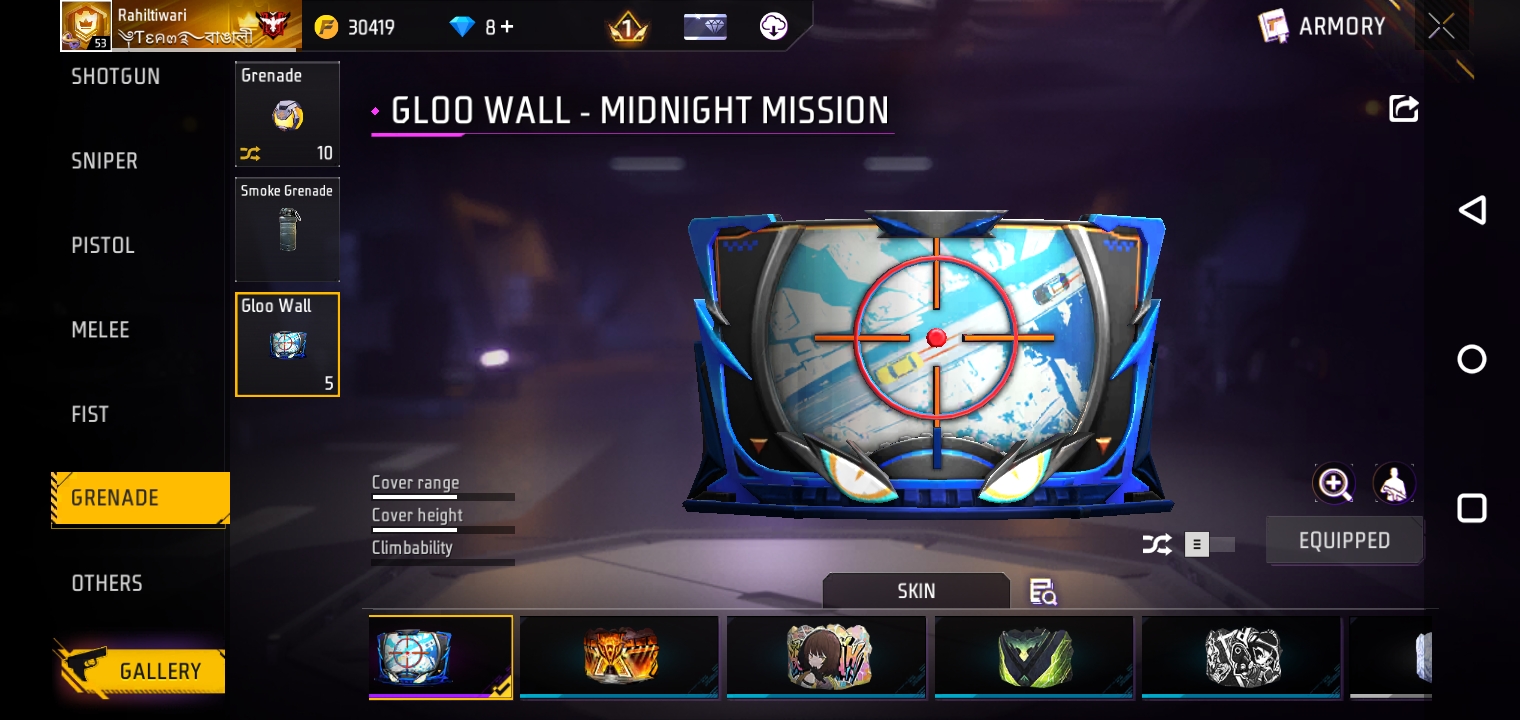This screenshot has height=720, width=1520.
Task: Open the skin details icon next to SKIN tab
Action: coord(1042,591)
